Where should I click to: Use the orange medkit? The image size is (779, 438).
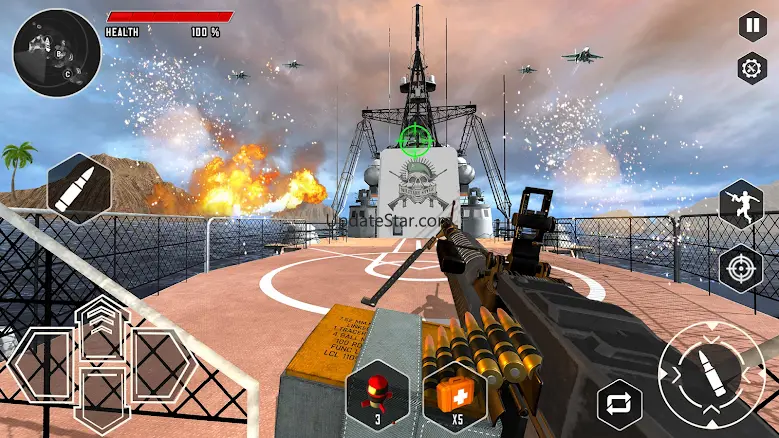pos(455,389)
